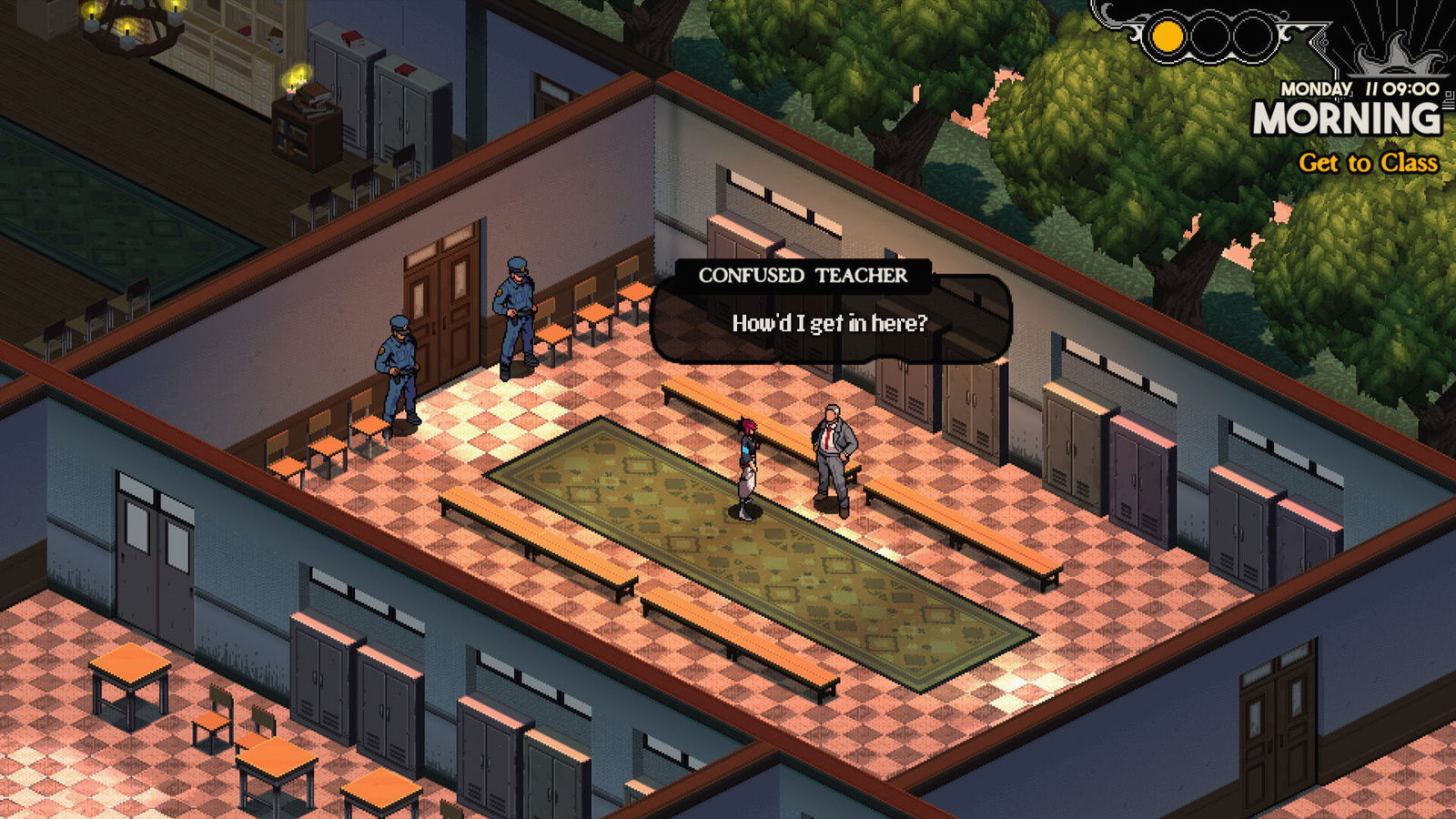The image size is (1456, 819).
Task: Click the MORNING phase indicator
Action: [1345, 118]
